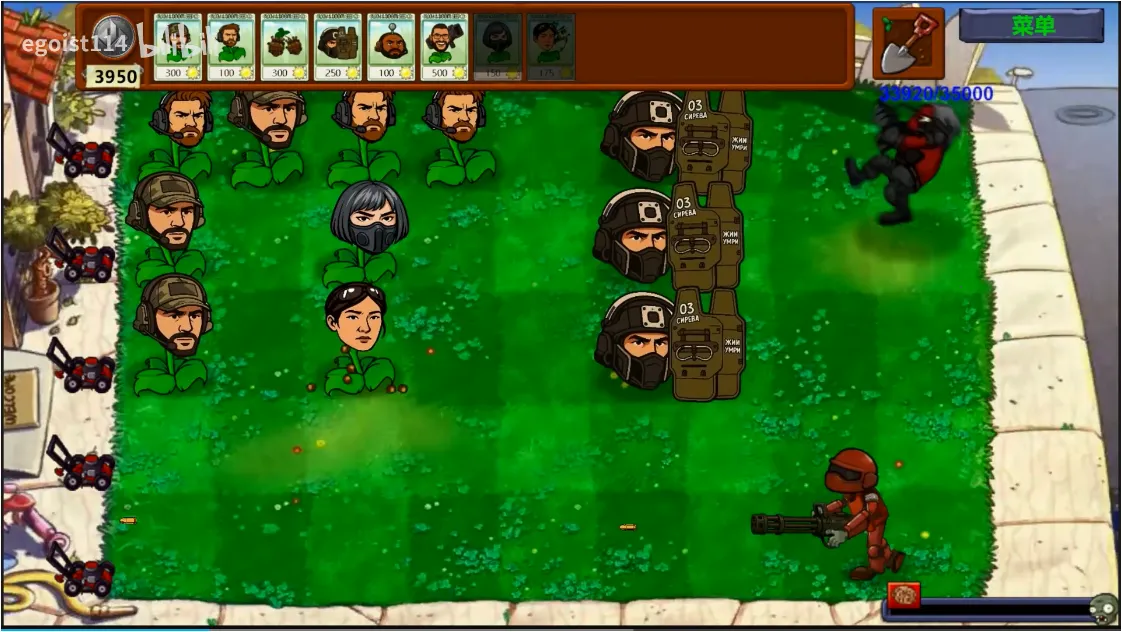Screen dimensions: 1121x632
Task: Pick the helmeted shield soldier card costing 250
Action: (x=338, y=46)
